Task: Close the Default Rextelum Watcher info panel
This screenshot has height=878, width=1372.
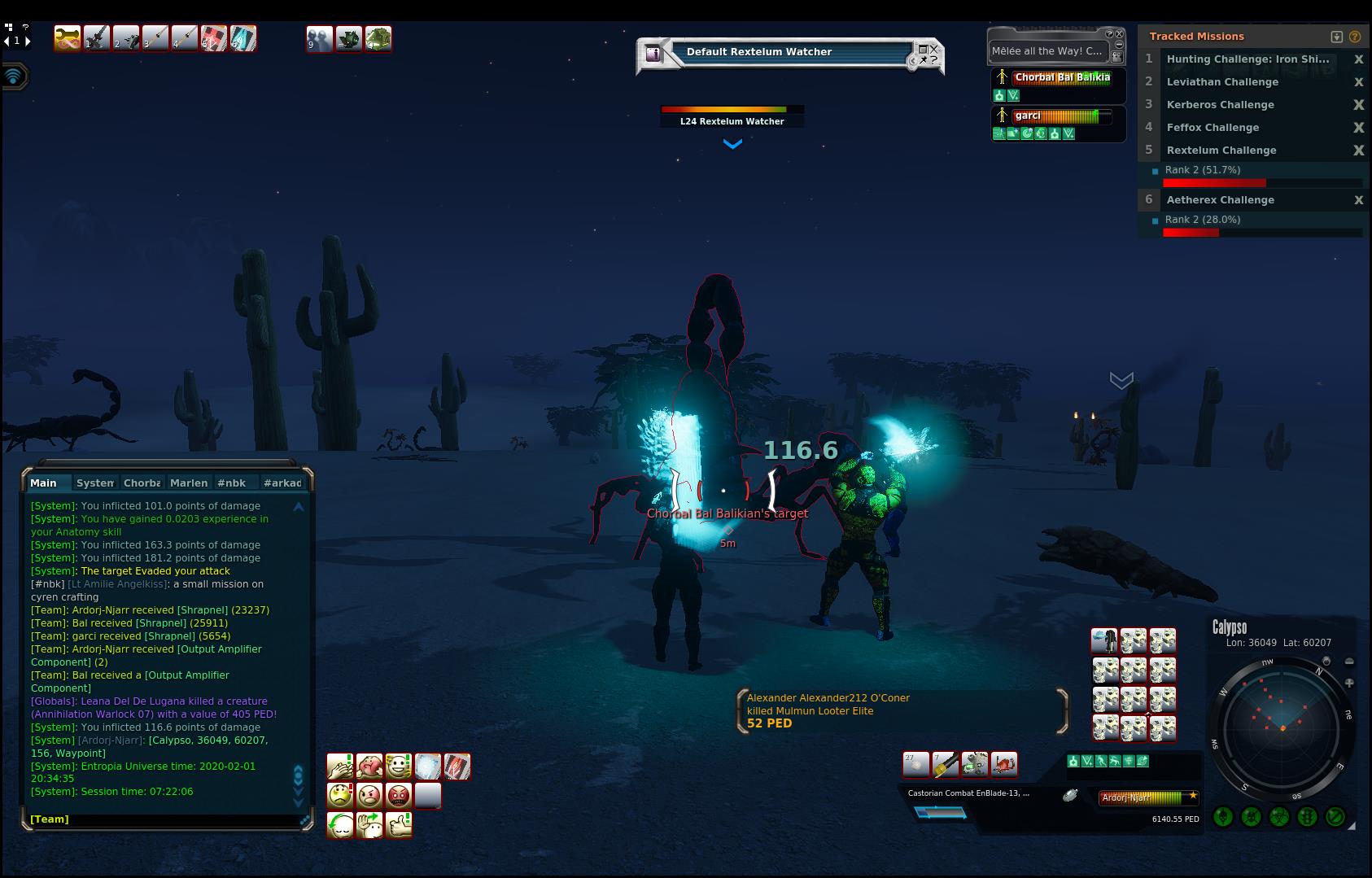Action: point(933,49)
